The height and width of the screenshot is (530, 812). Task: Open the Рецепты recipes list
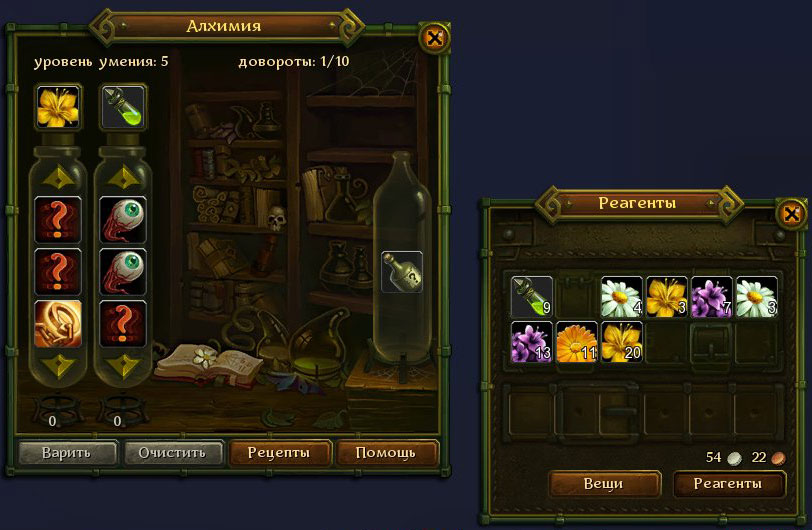279,452
